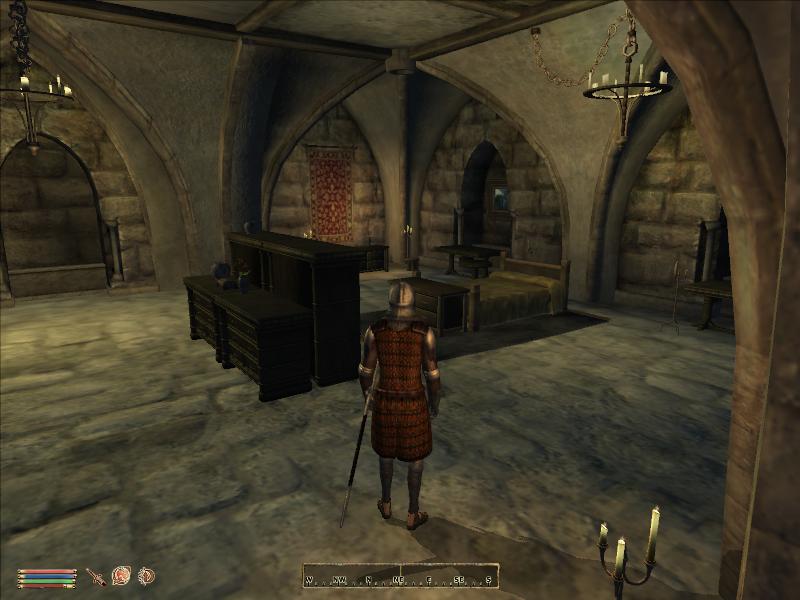
Task: Click the active magic effect icon
Action: (x=146, y=576)
